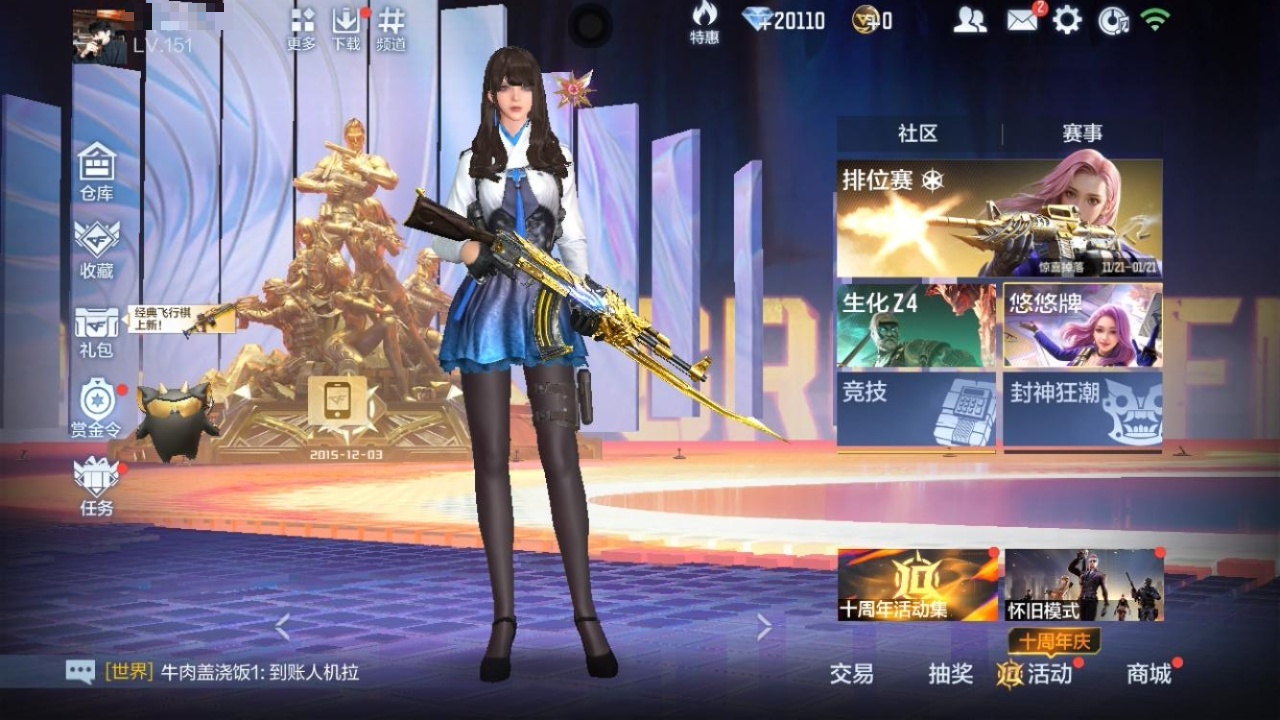1280x720 pixels.
Task: Open the 更多 more options
Action: 302,28
